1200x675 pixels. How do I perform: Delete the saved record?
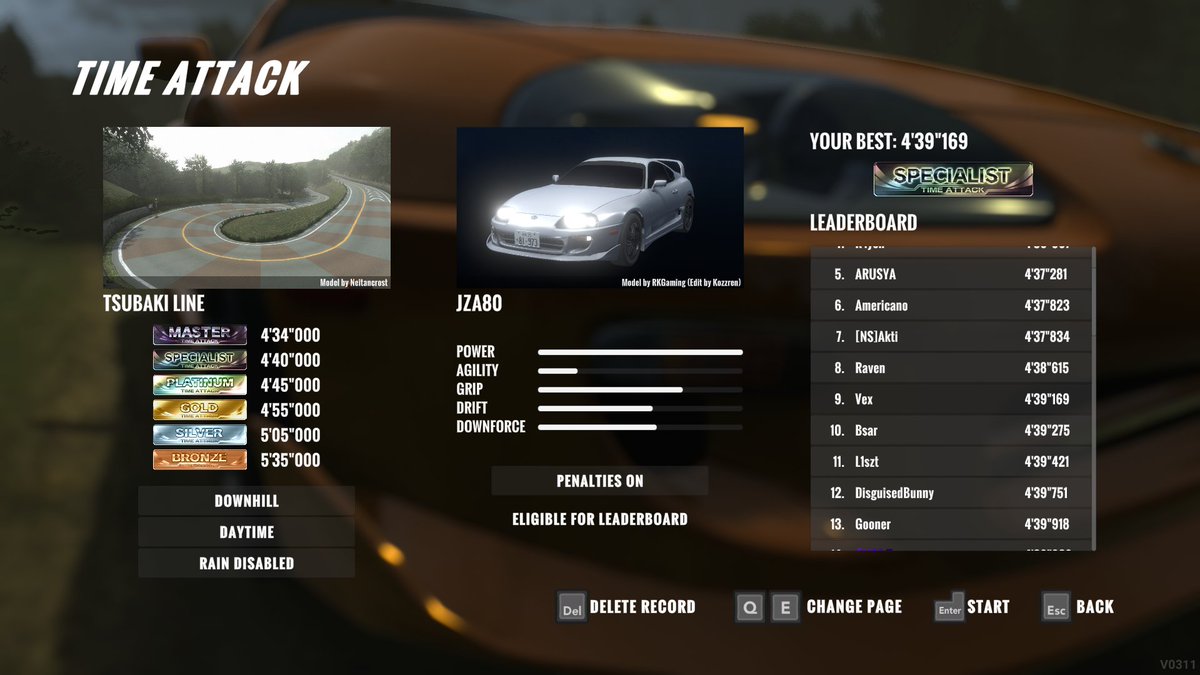tap(626, 607)
